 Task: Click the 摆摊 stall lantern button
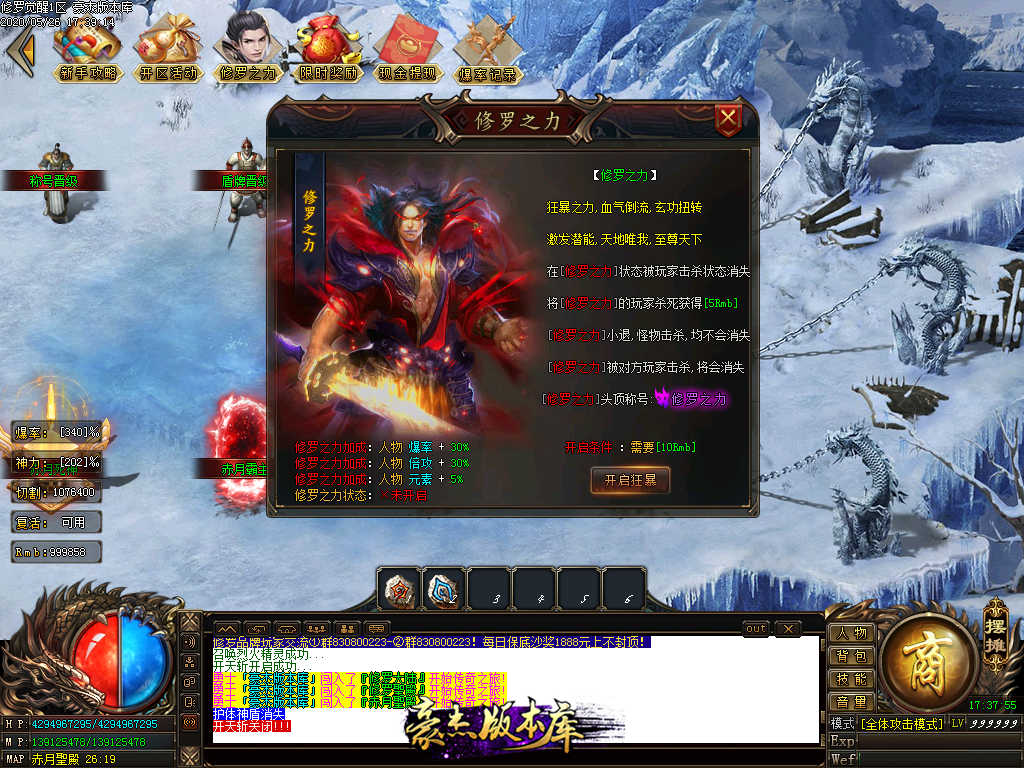pos(994,628)
